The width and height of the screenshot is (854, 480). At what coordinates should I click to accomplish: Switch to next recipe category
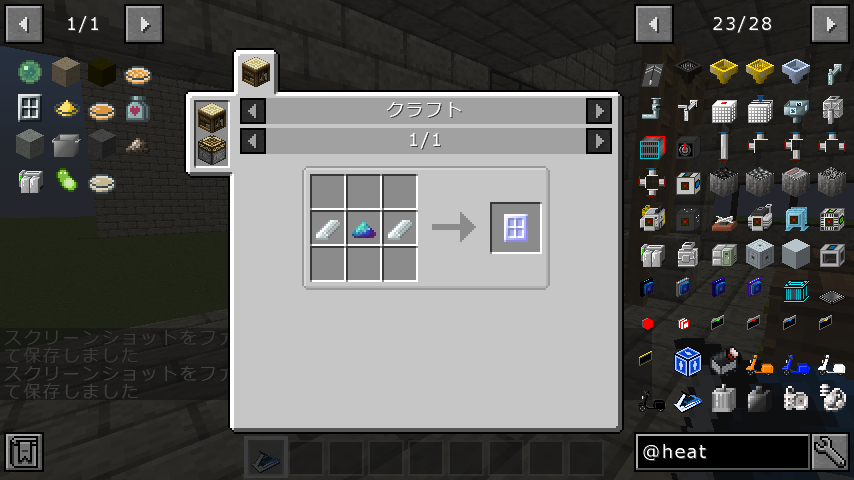pyautogui.click(x=598, y=110)
